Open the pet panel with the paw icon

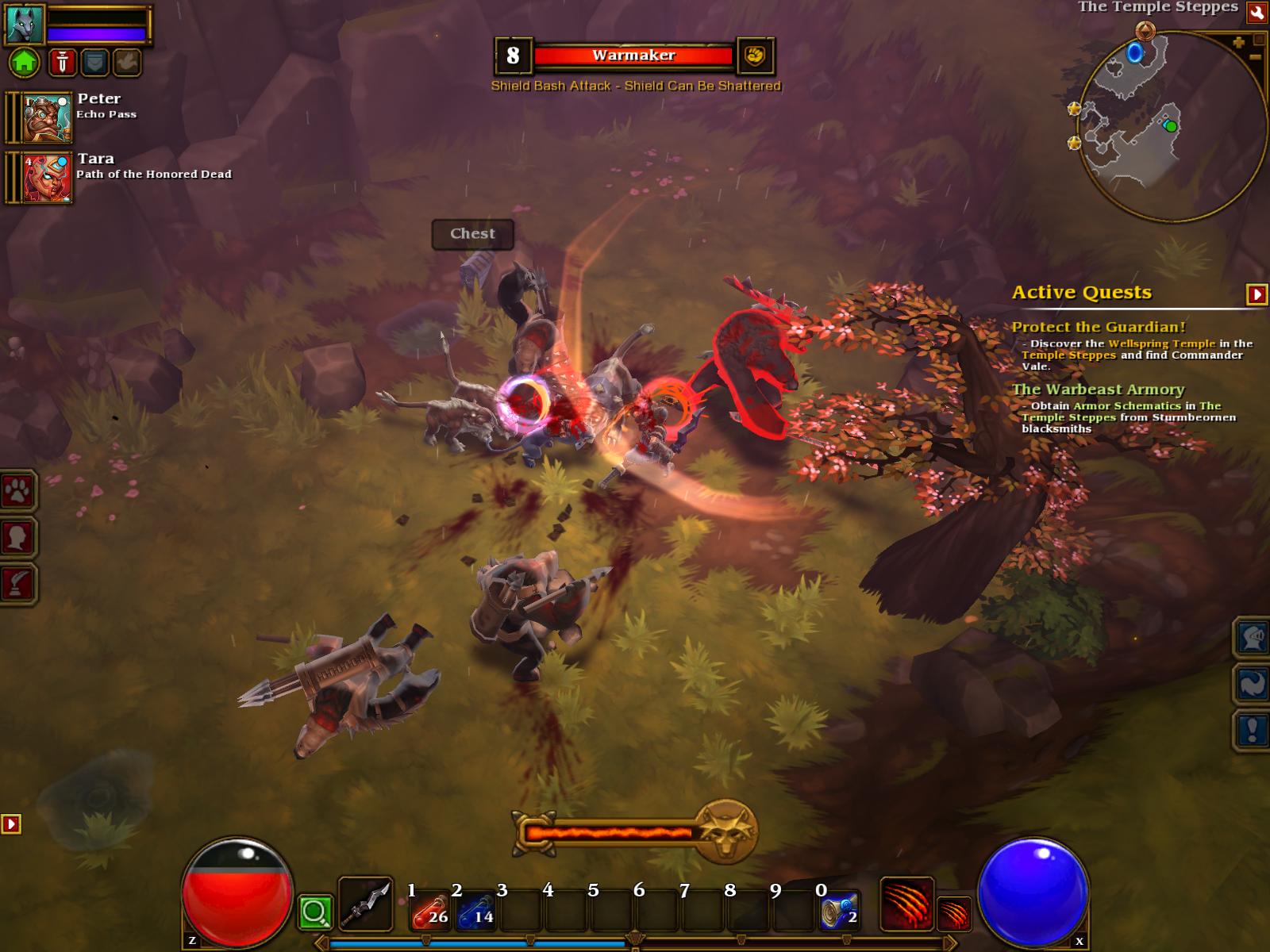click(17, 493)
